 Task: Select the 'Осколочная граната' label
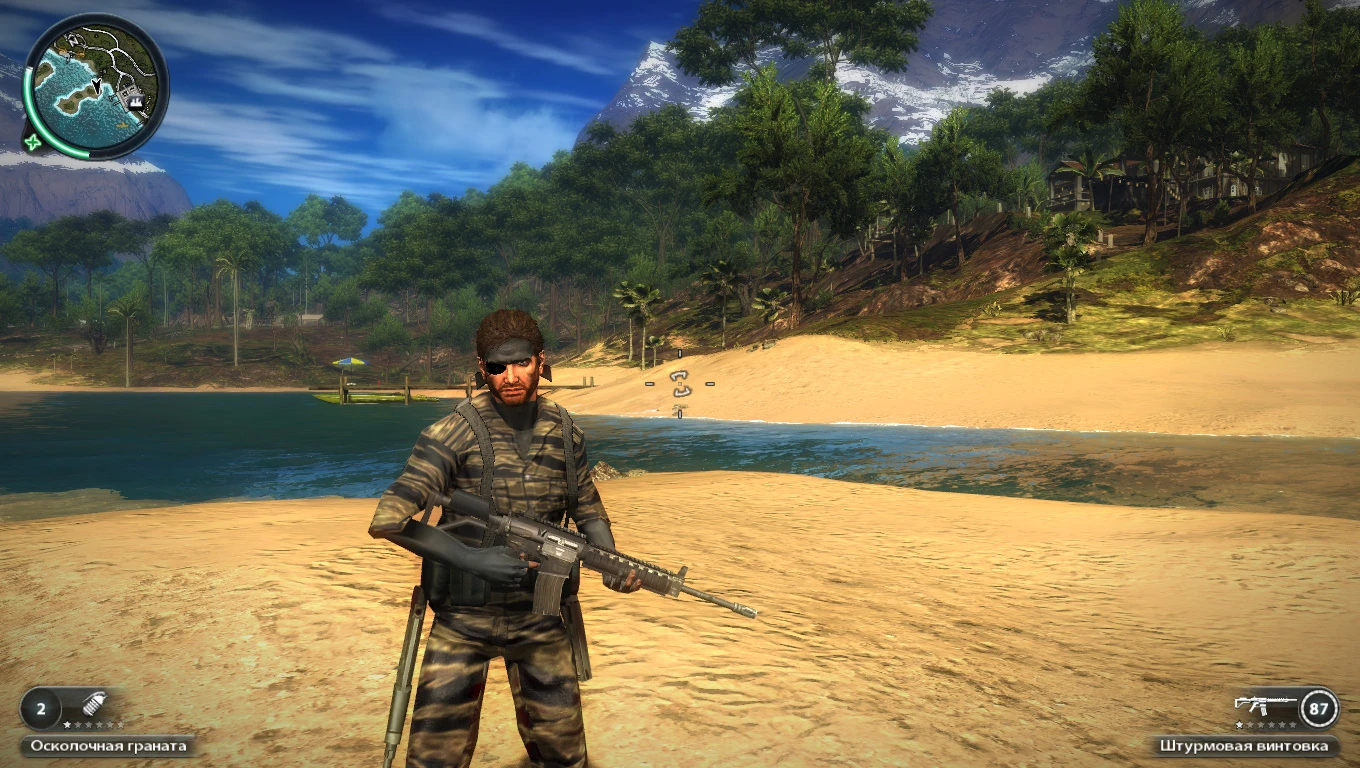[108, 745]
